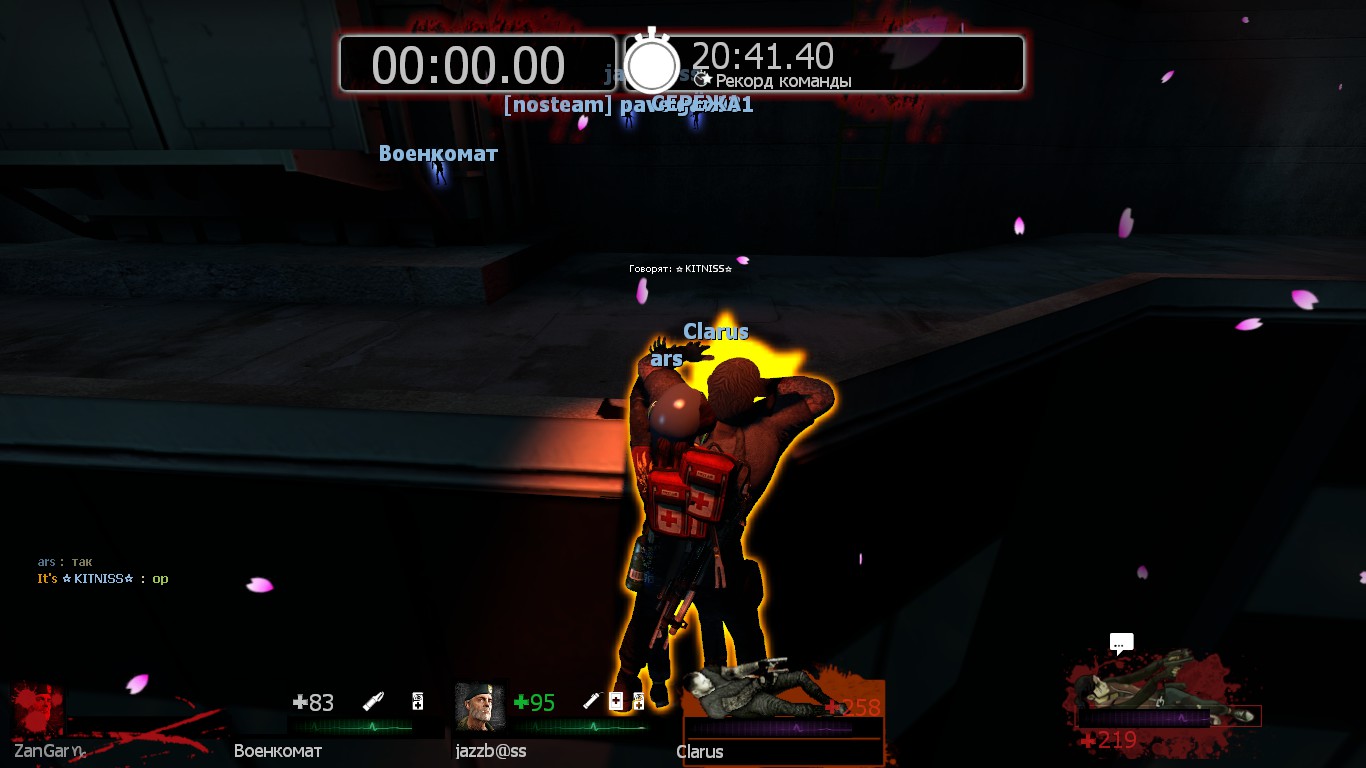Click Военкомат's pain pills icon
1366x768 pixels.
tap(418, 702)
